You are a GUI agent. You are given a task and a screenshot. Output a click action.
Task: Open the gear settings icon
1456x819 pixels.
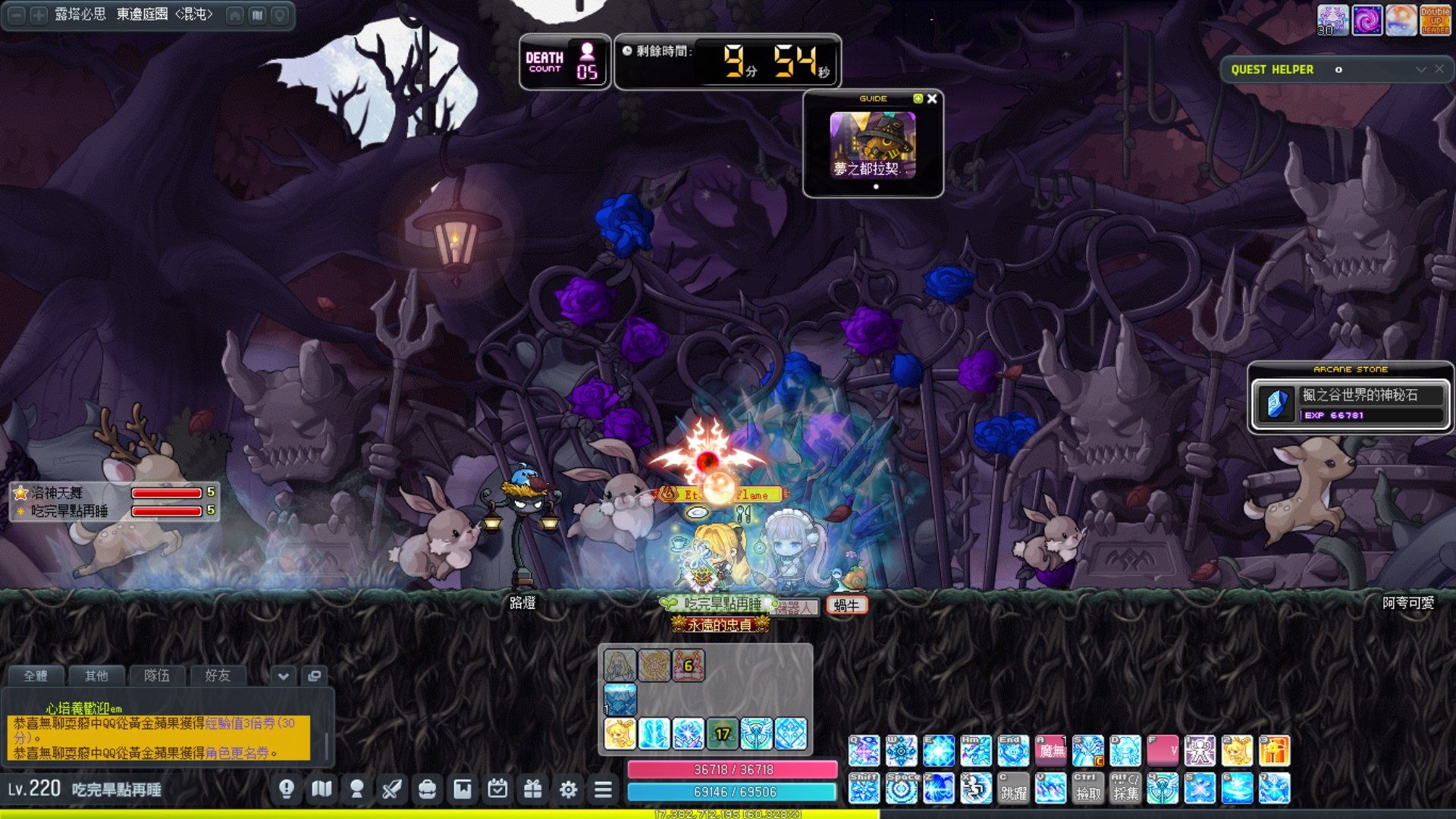click(x=568, y=789)
